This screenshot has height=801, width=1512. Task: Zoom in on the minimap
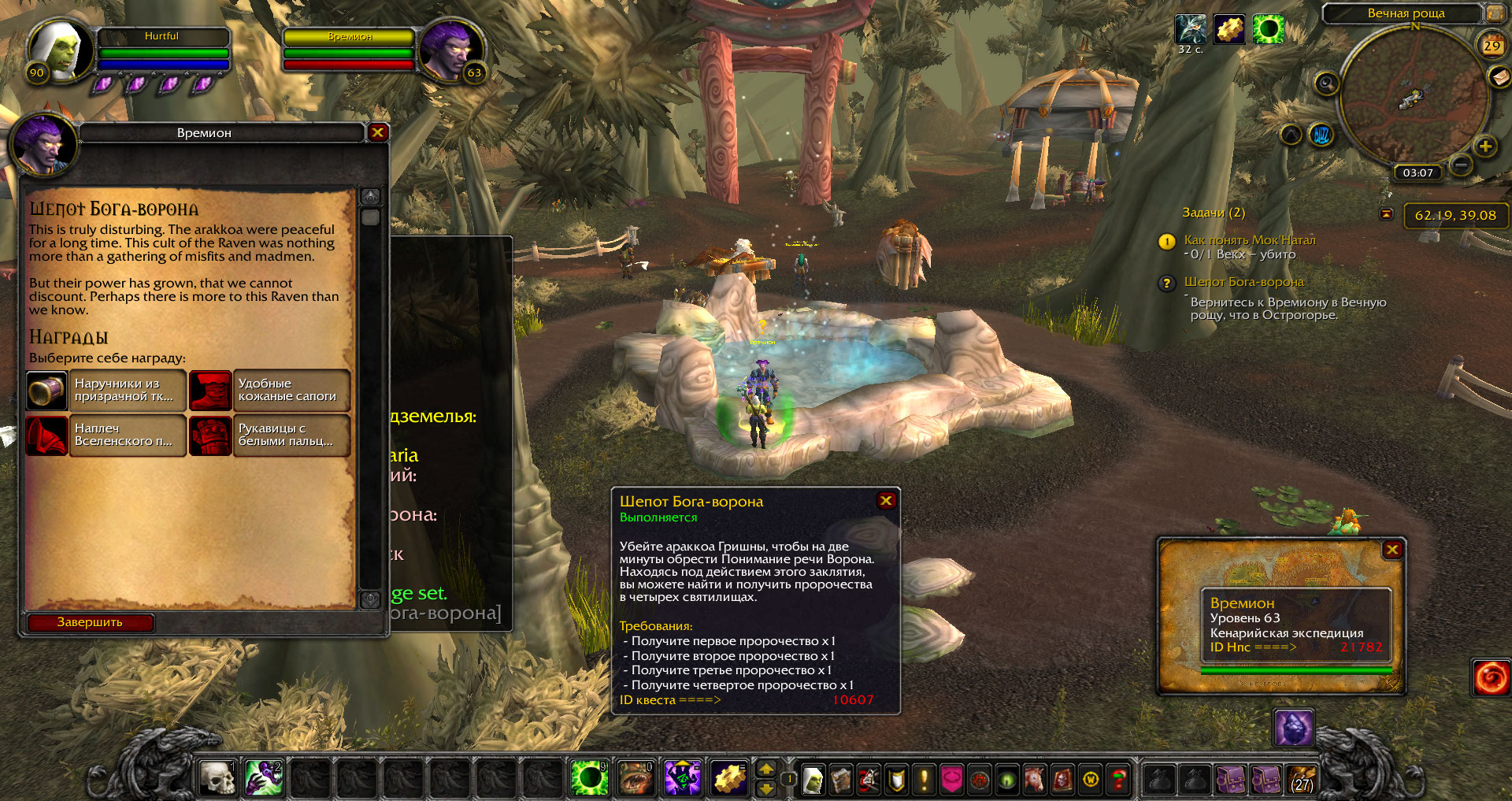coord(1485,146)
